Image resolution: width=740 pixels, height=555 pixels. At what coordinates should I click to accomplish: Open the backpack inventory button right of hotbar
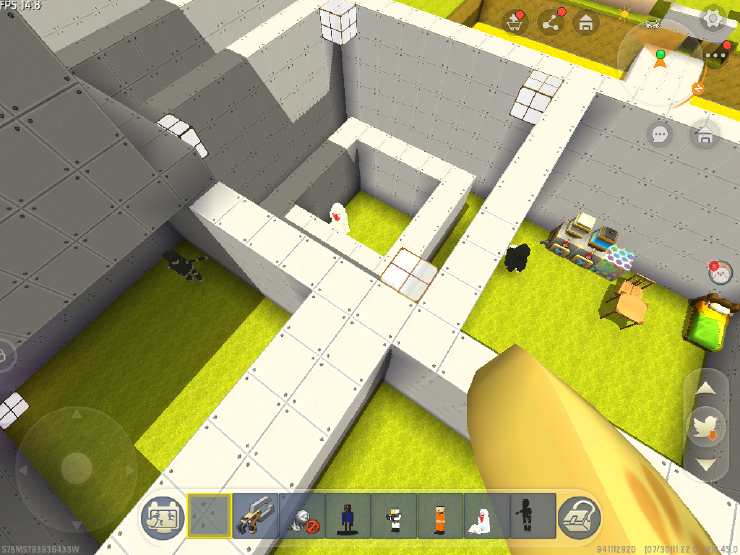pyautogui.click(x=578, y=516)
